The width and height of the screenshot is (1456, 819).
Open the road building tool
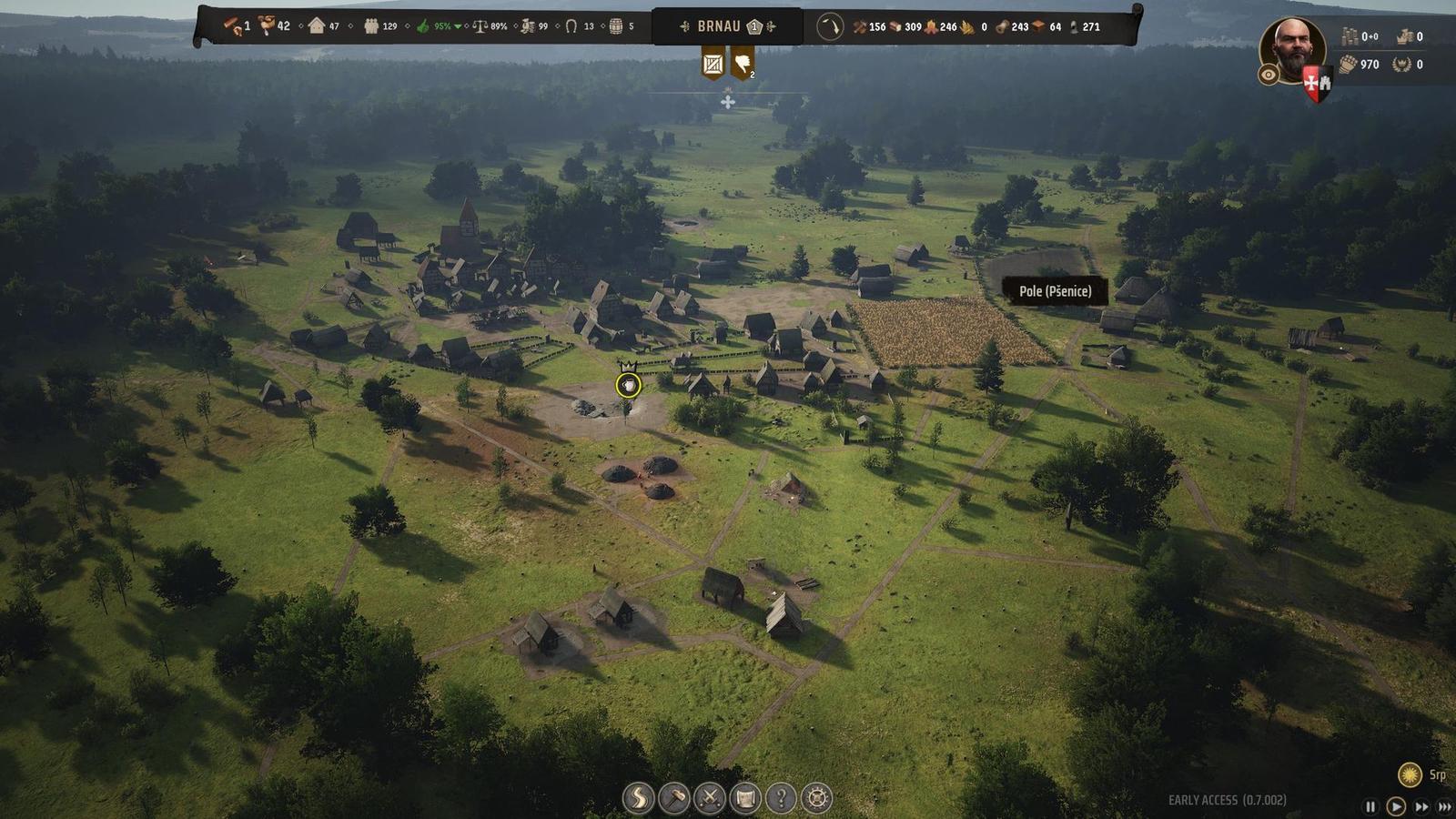coord(638,798)
